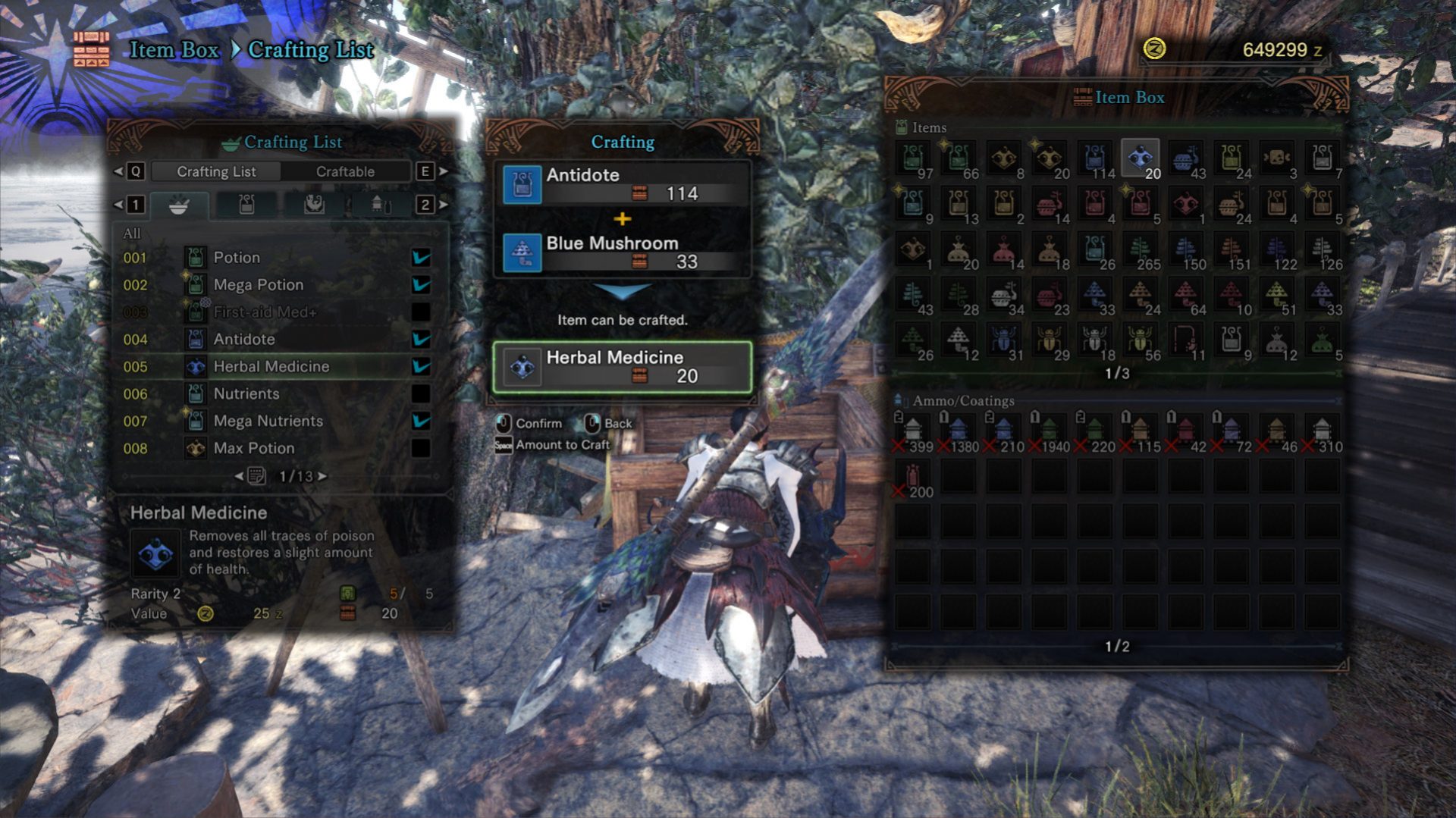Select the traps crafting category icon
1456x818 pixels.
pos(246,203)
